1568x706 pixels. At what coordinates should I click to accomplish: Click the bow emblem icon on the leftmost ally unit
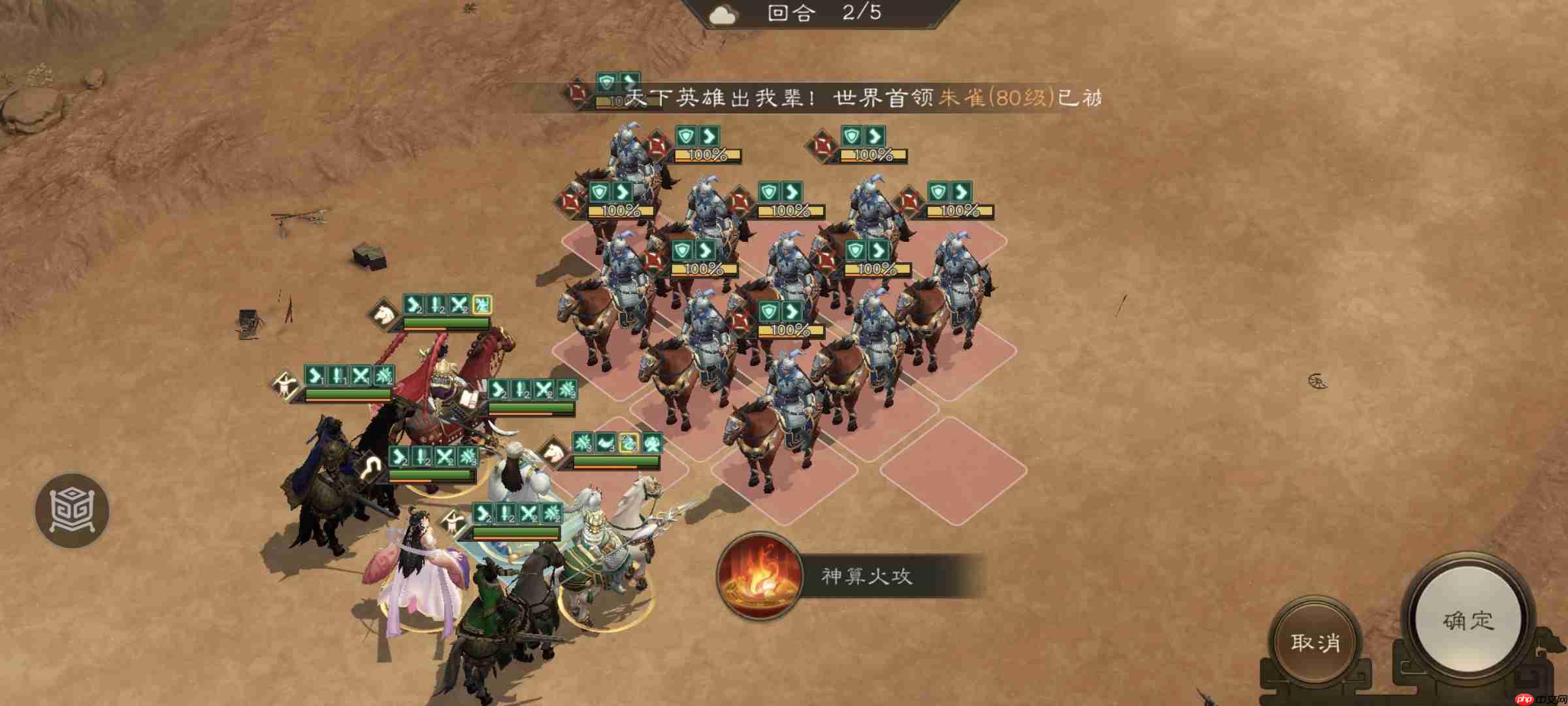[x=284, y=384]
